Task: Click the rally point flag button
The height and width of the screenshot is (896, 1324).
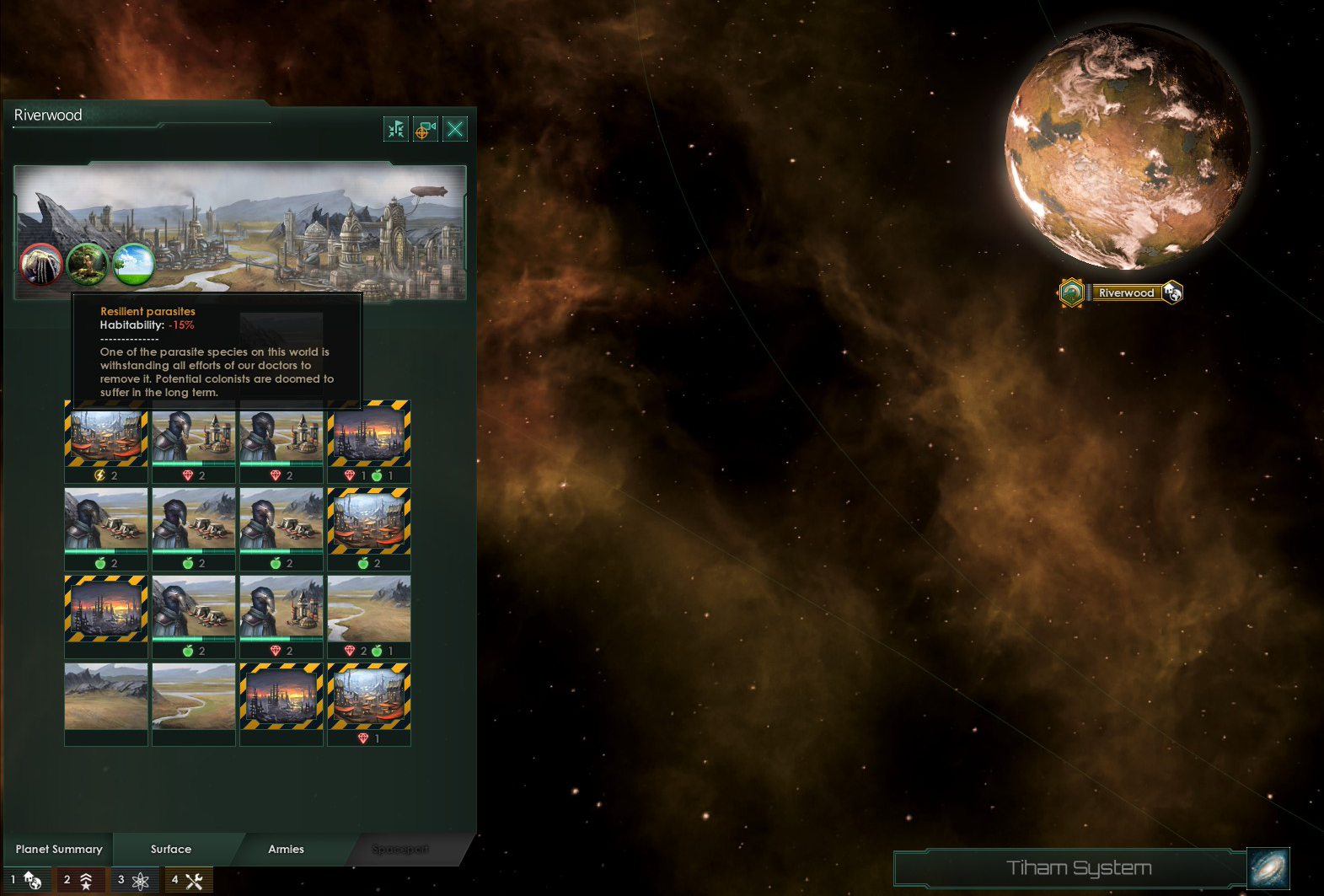Action: coord(396,129)
